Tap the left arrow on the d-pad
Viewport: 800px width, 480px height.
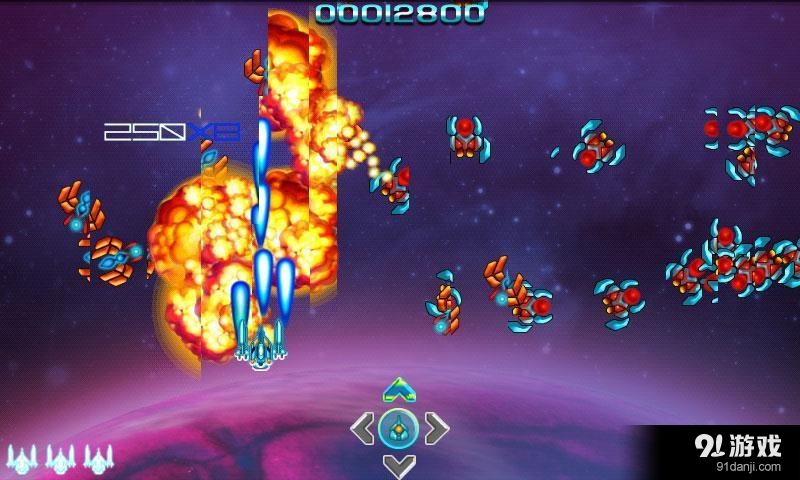pyautogui.click(x=362, y=428)
